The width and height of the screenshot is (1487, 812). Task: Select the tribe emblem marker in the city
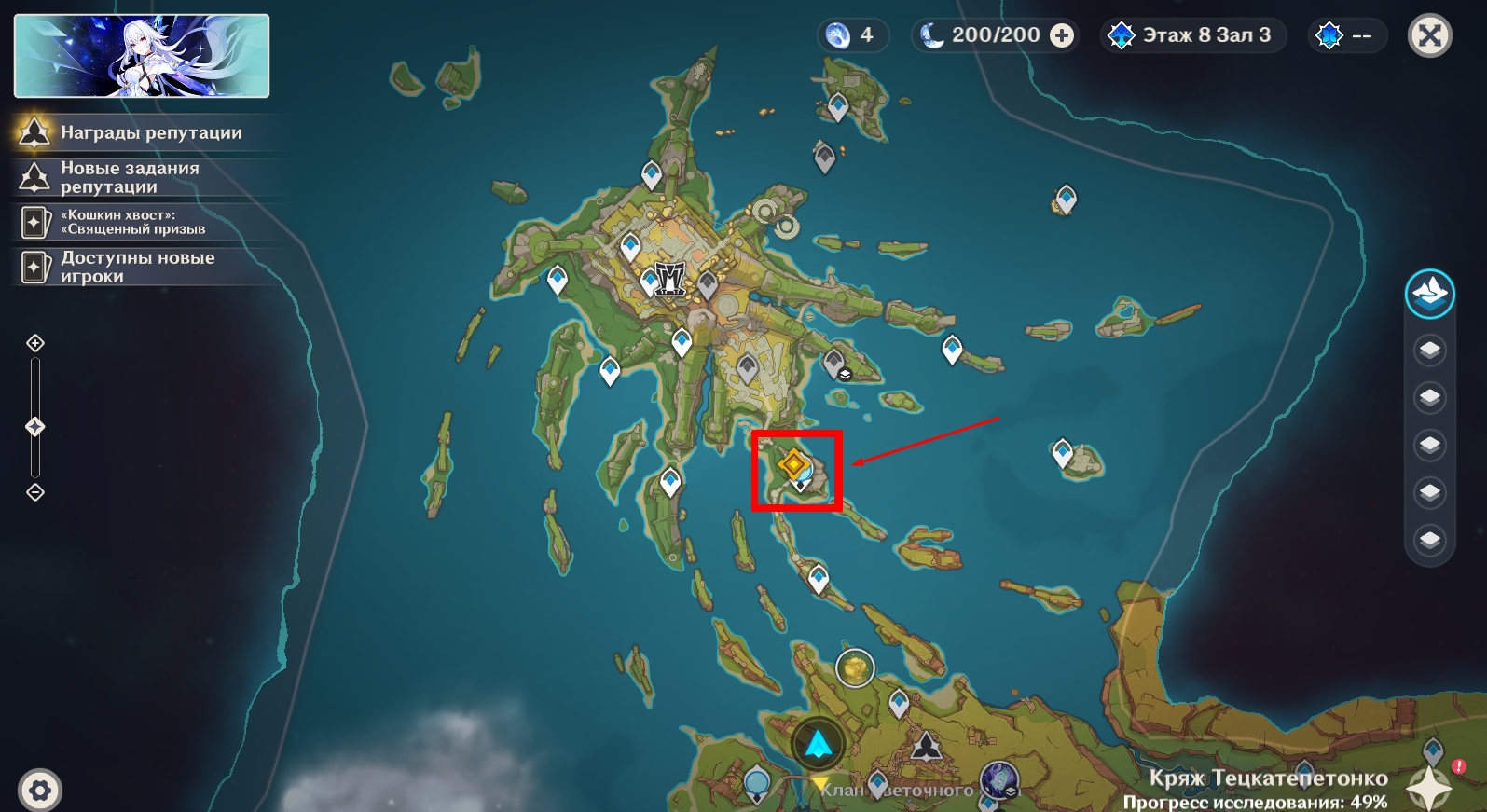[x=669, y=278]
